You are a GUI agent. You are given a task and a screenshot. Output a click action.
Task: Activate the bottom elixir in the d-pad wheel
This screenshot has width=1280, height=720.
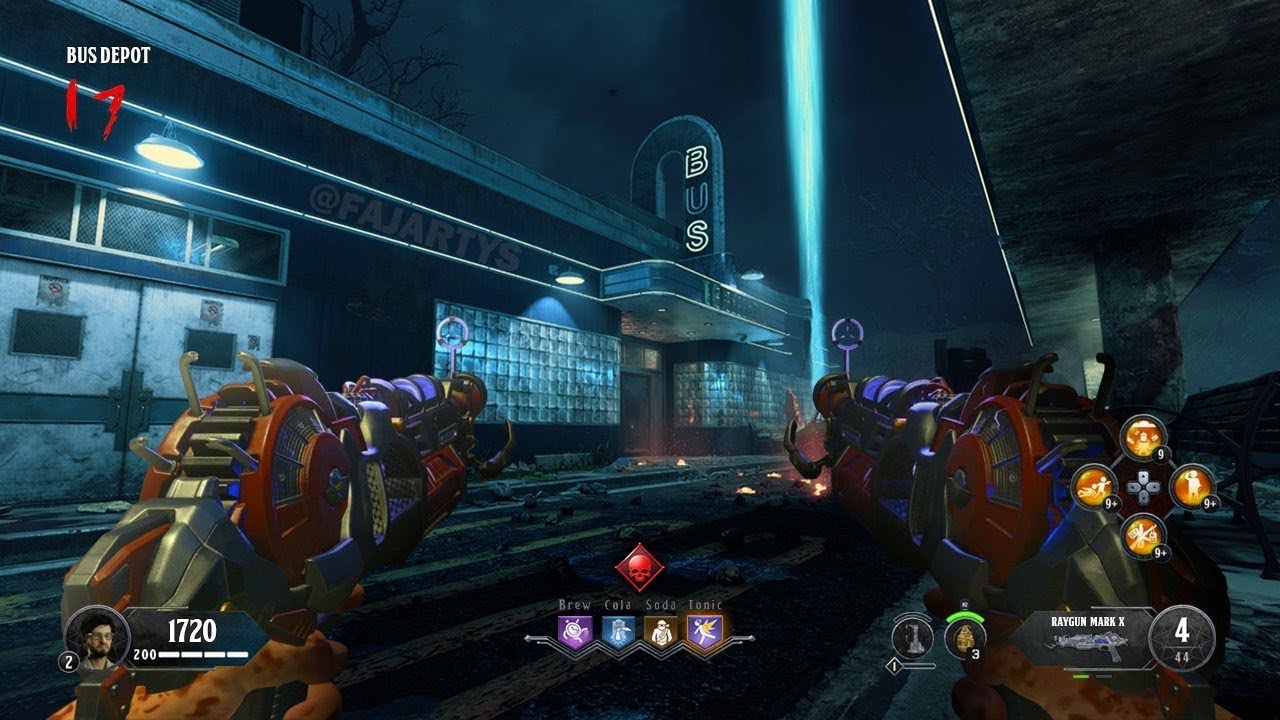point(1143,536)
